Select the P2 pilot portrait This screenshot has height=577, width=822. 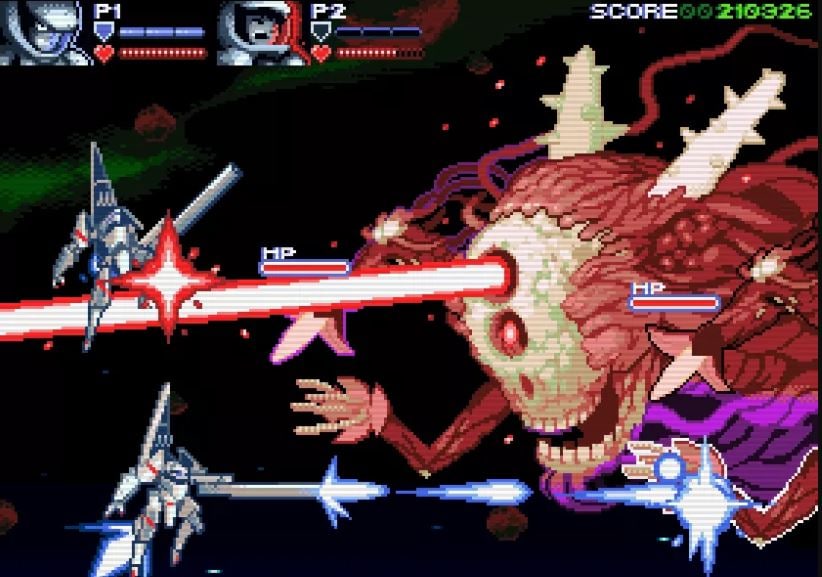tap(258, 31)
